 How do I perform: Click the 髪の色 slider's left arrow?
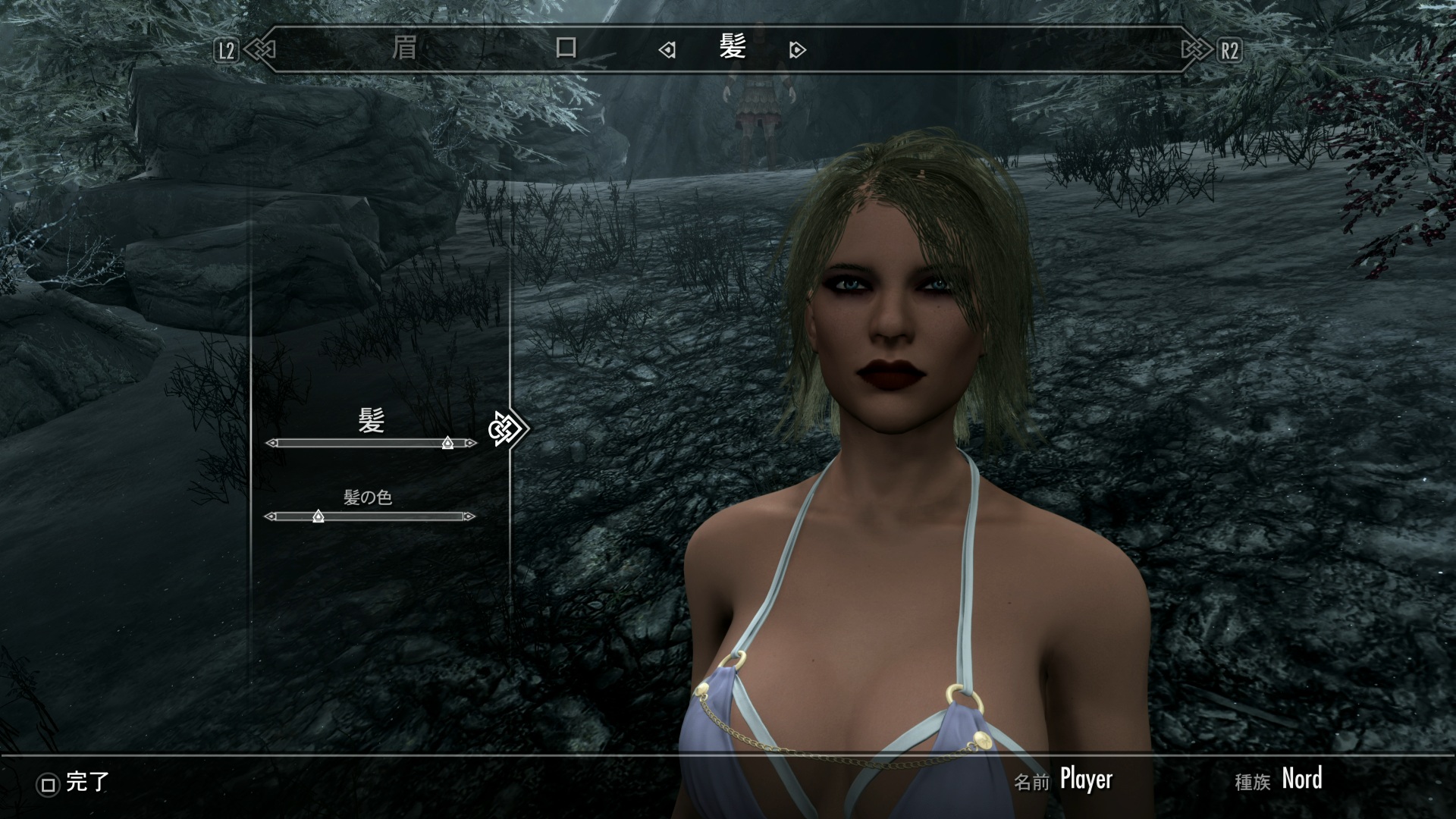270,516
